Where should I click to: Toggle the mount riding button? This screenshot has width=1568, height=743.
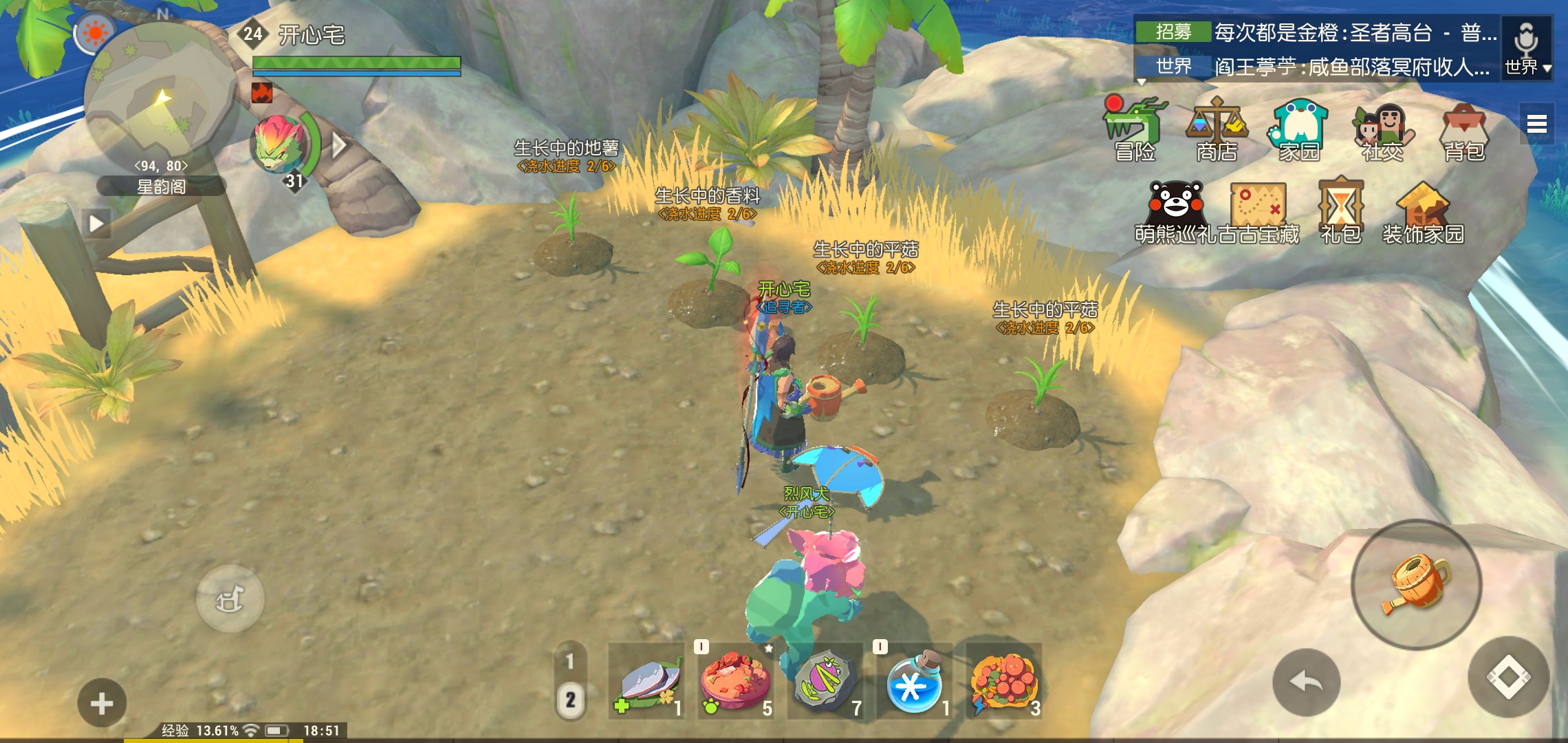point(230,599)
